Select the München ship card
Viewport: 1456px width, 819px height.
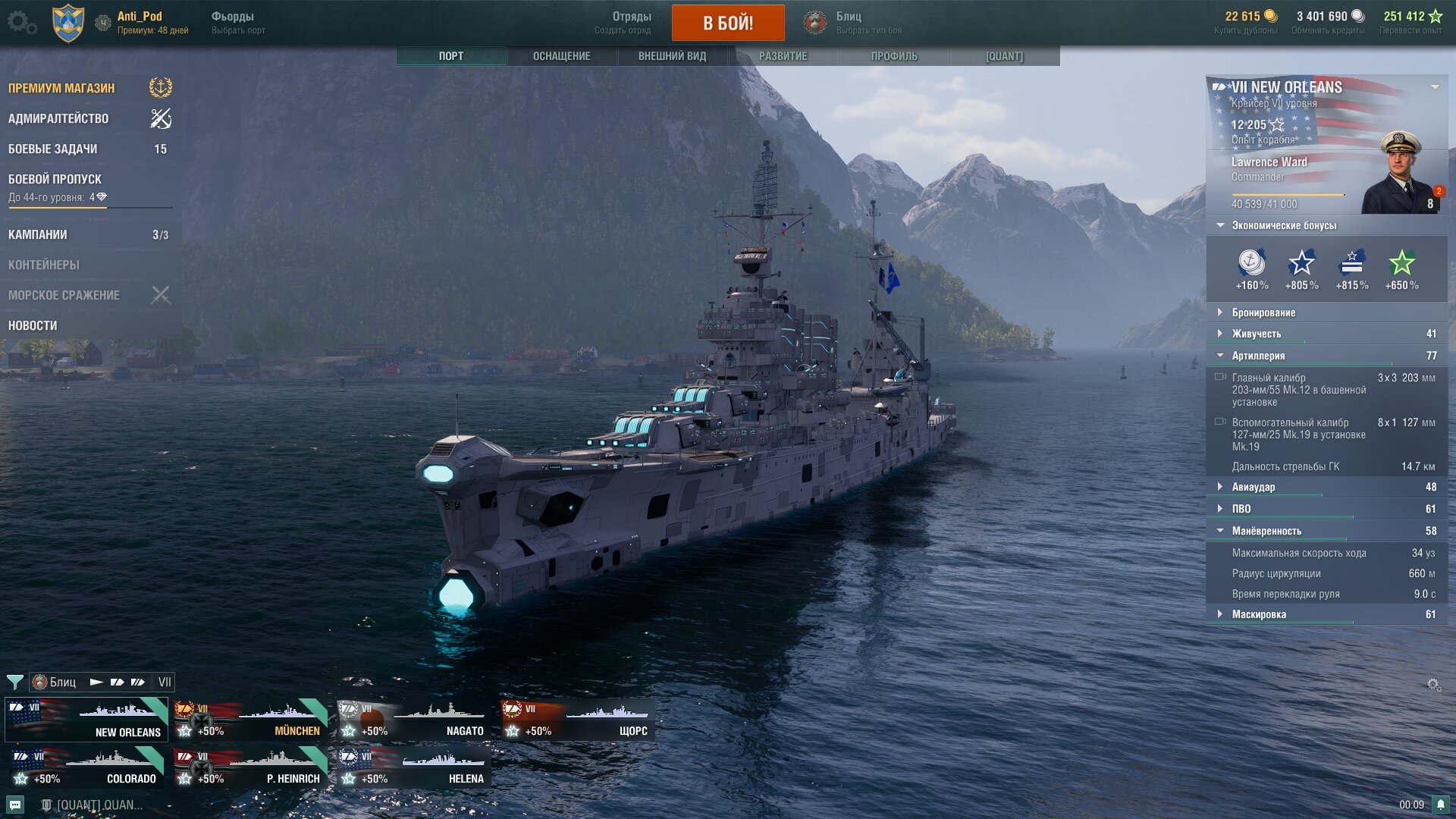[250, 720]
